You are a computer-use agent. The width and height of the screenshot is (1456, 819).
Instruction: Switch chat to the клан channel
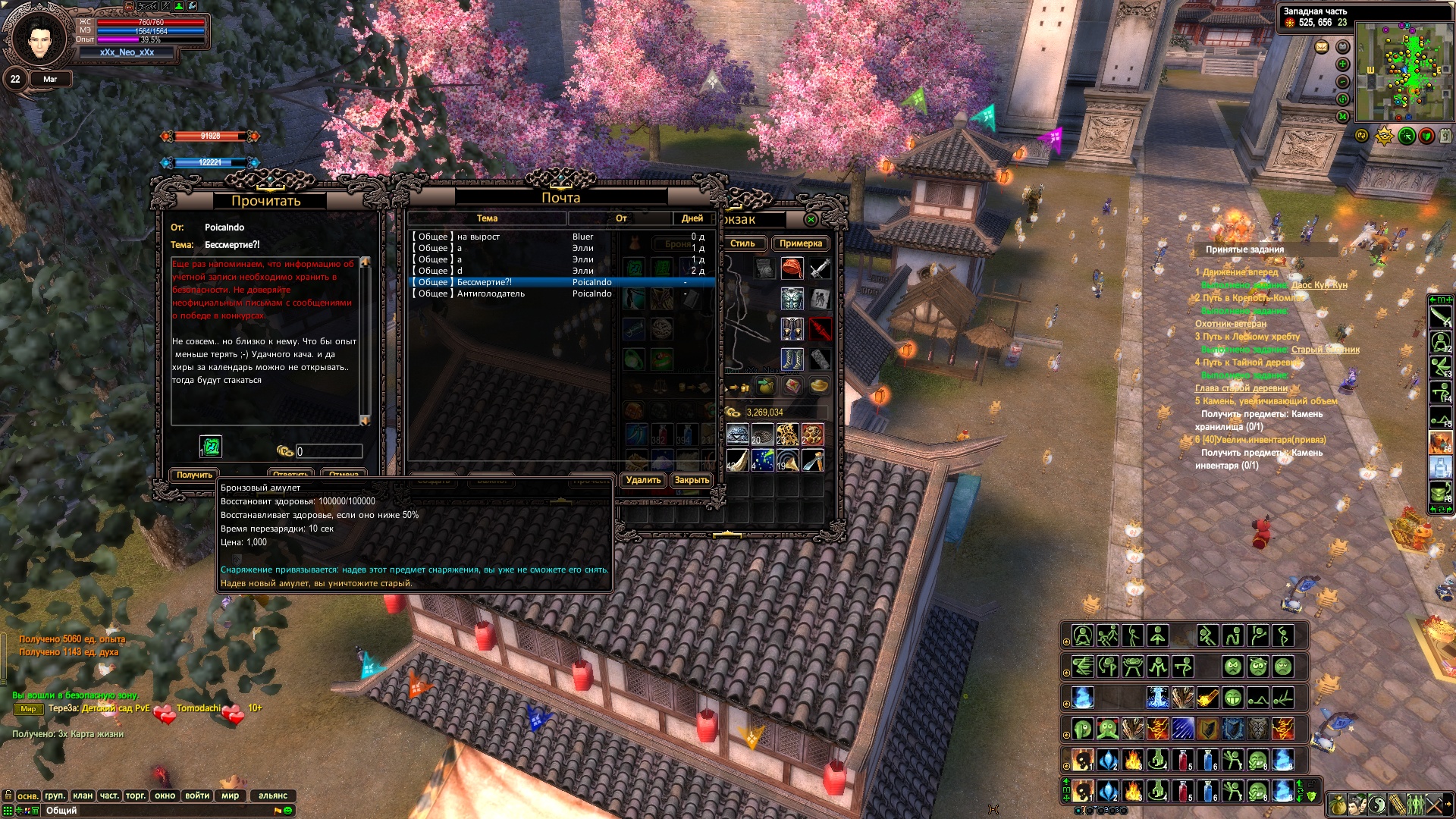(x=82, y=795)
